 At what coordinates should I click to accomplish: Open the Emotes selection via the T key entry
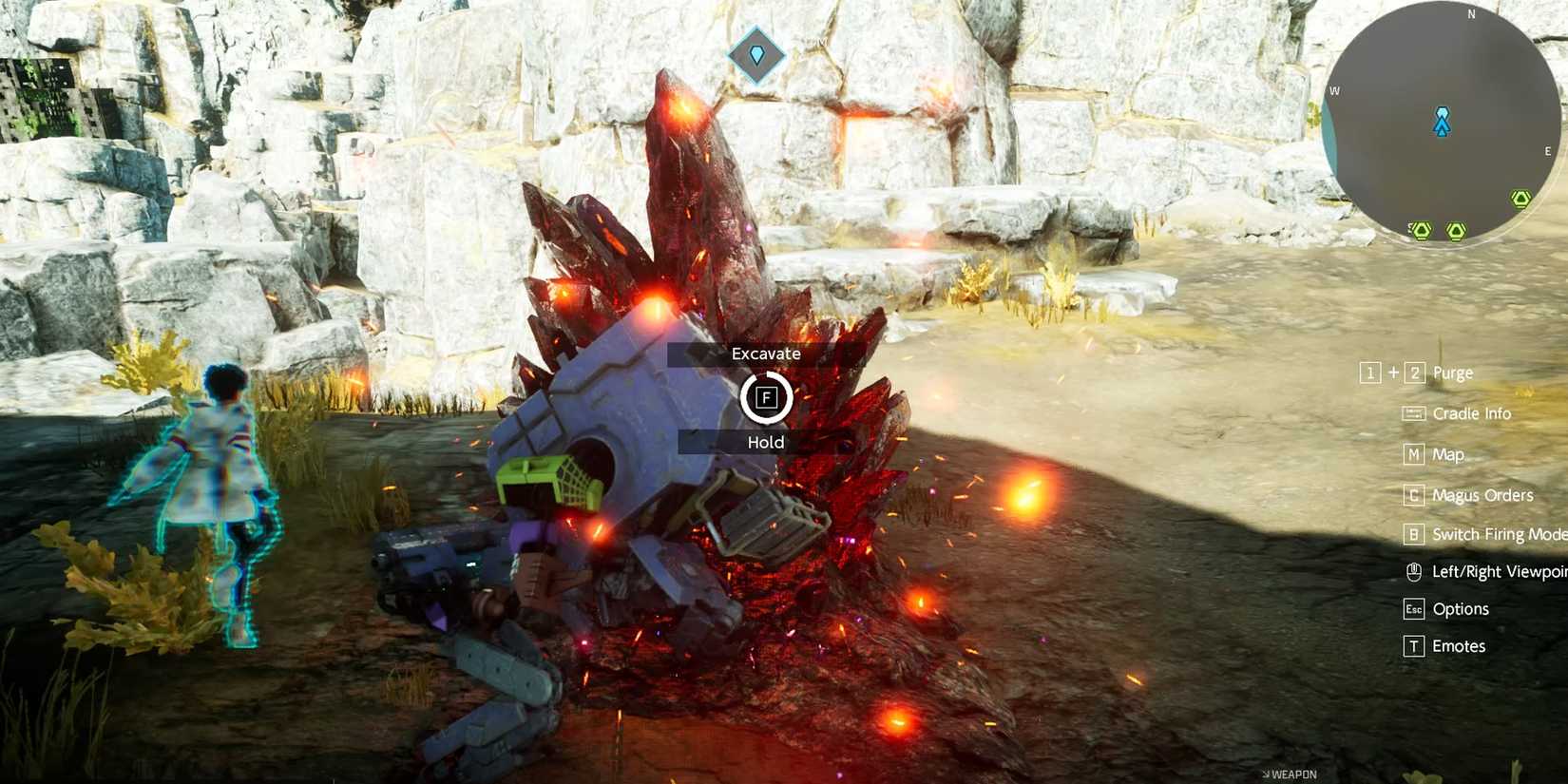click(1460, 646)
